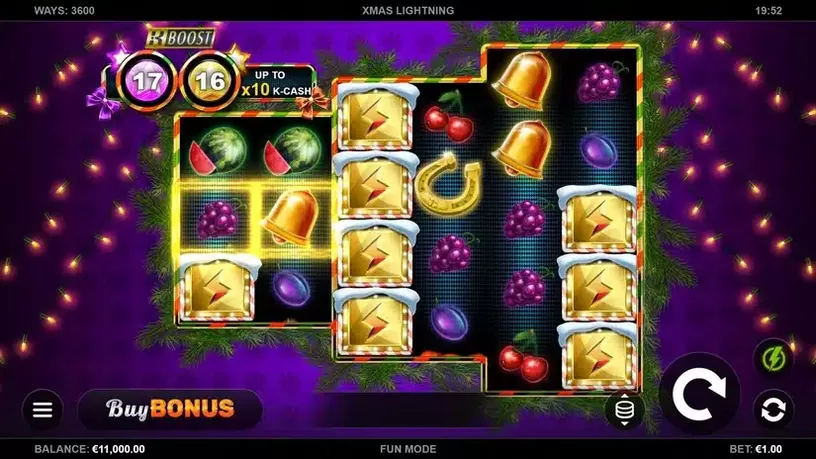Adjust the bet with the coin stack button
The width and height of the screenshot is (816, 459).
click(624, 410)
